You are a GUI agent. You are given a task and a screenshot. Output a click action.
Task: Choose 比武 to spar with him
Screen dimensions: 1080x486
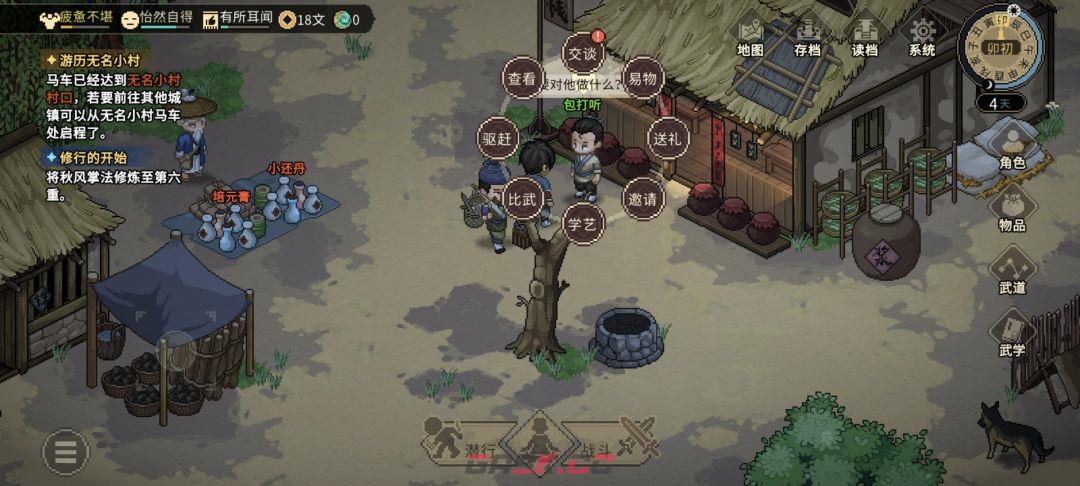point(522,198)
